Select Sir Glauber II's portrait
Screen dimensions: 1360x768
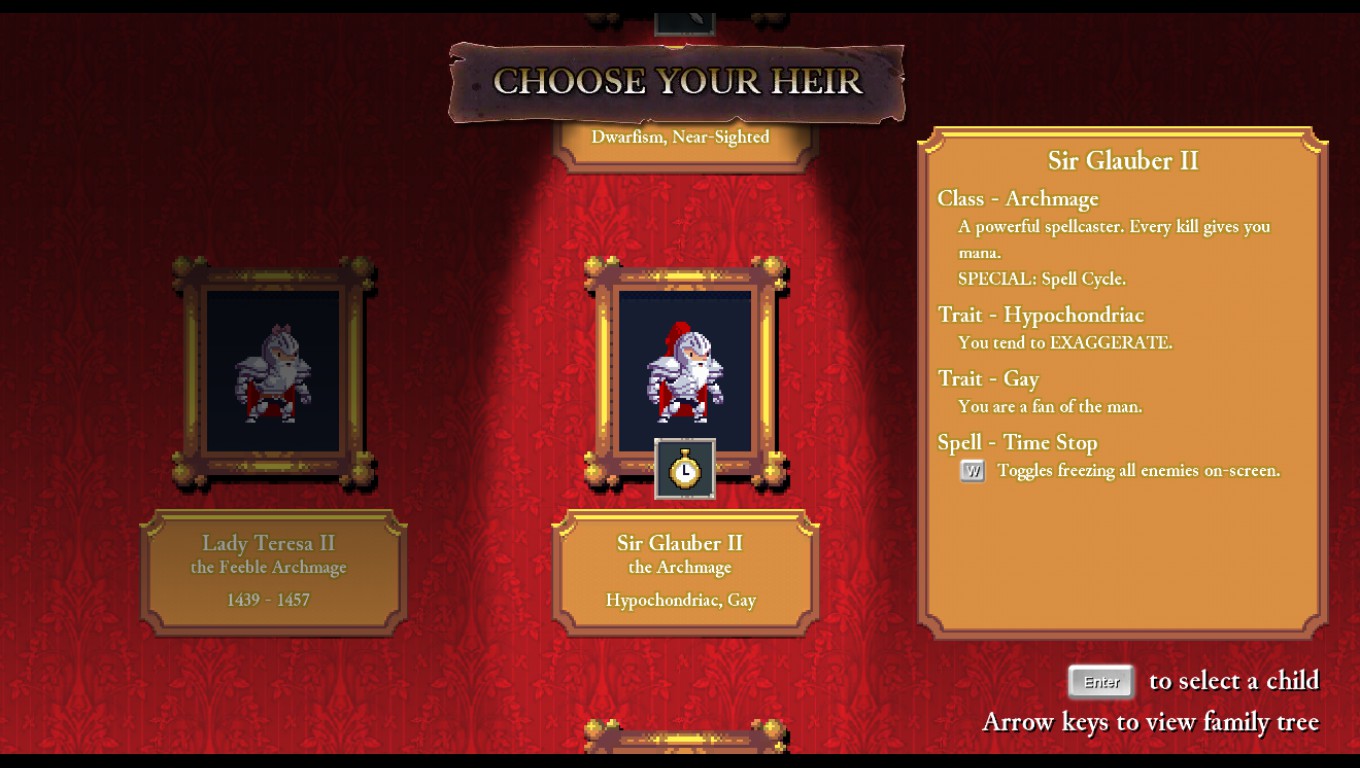685,368
